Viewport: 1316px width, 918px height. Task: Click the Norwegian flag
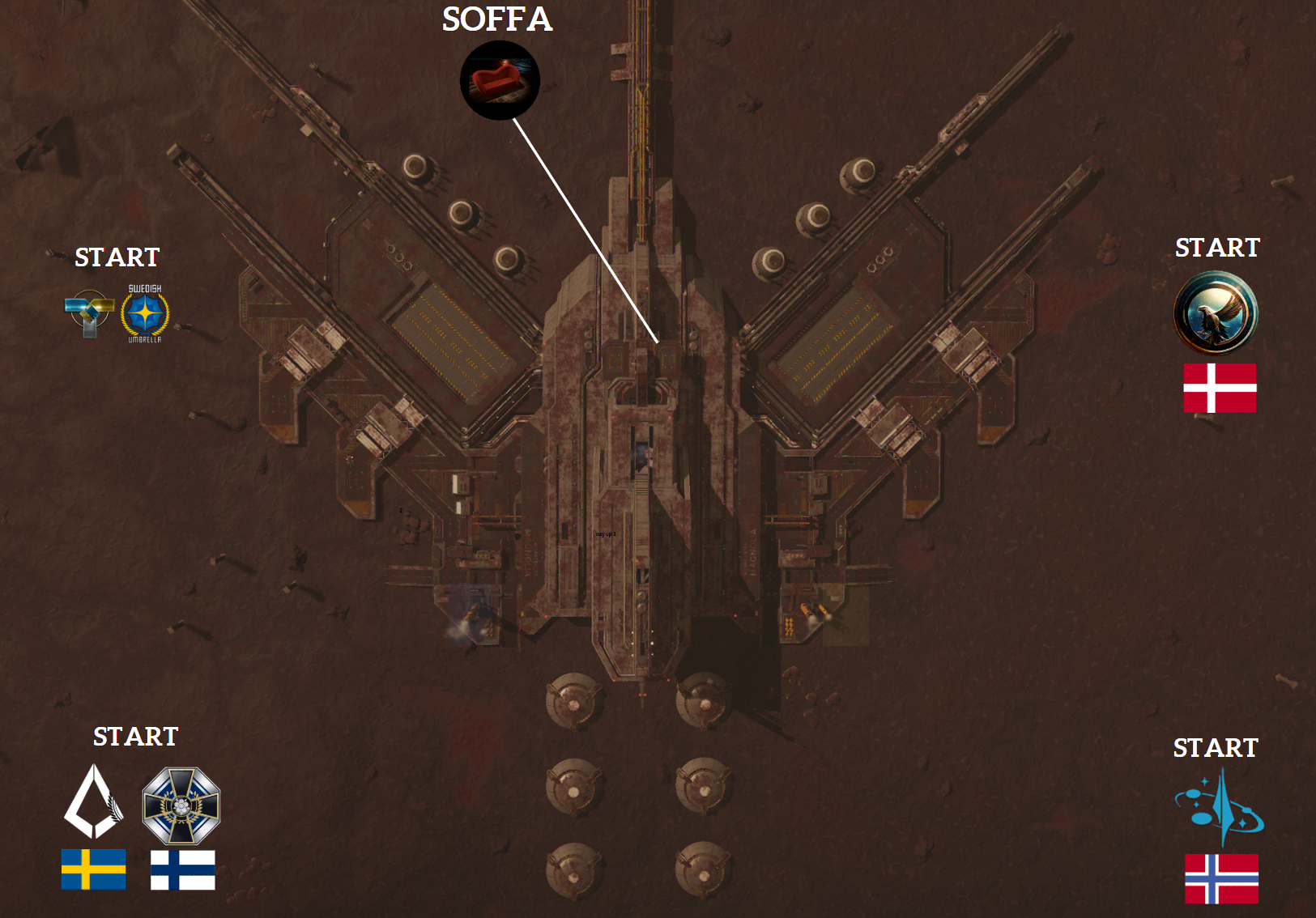[1221, 878]
